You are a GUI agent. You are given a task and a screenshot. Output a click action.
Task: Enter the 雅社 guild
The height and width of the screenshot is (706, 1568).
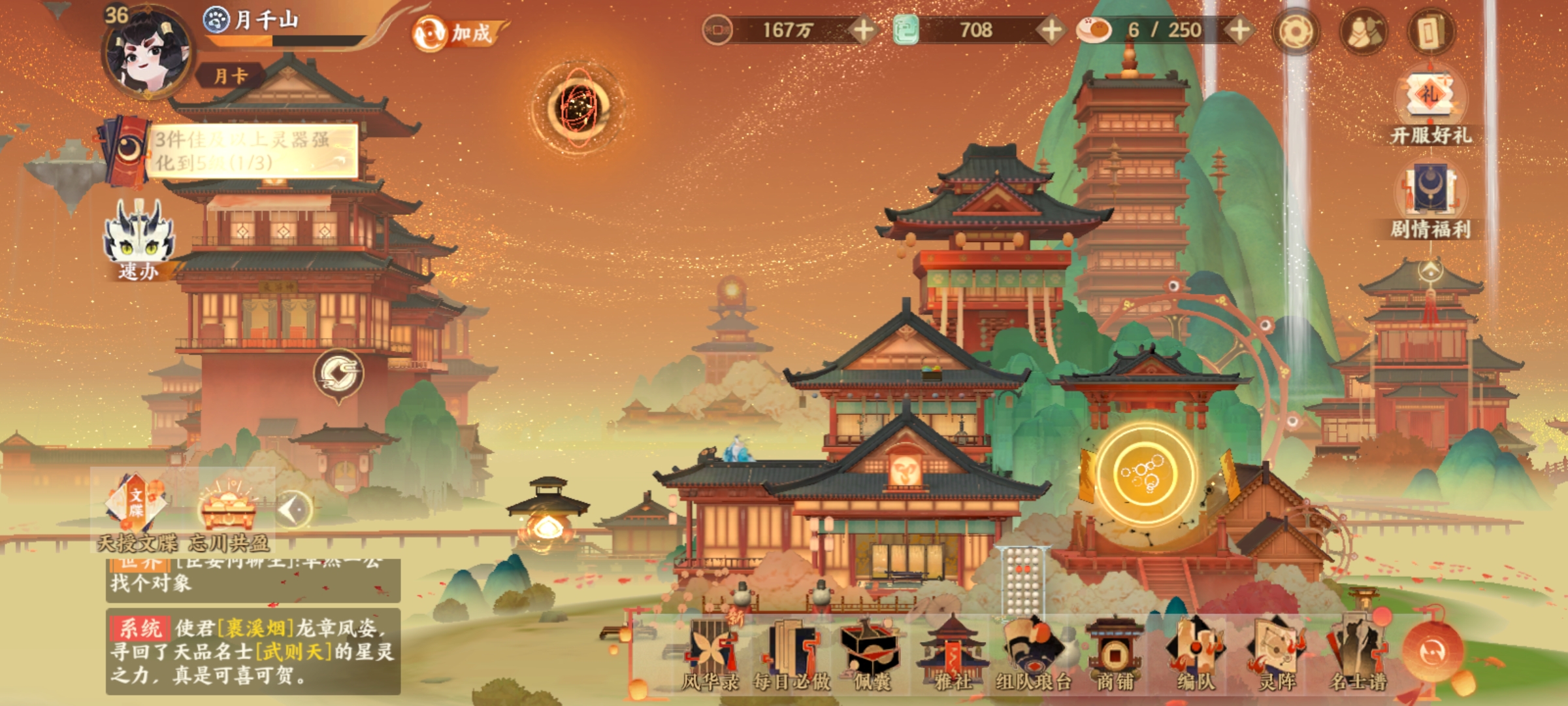tap(953, 654)
